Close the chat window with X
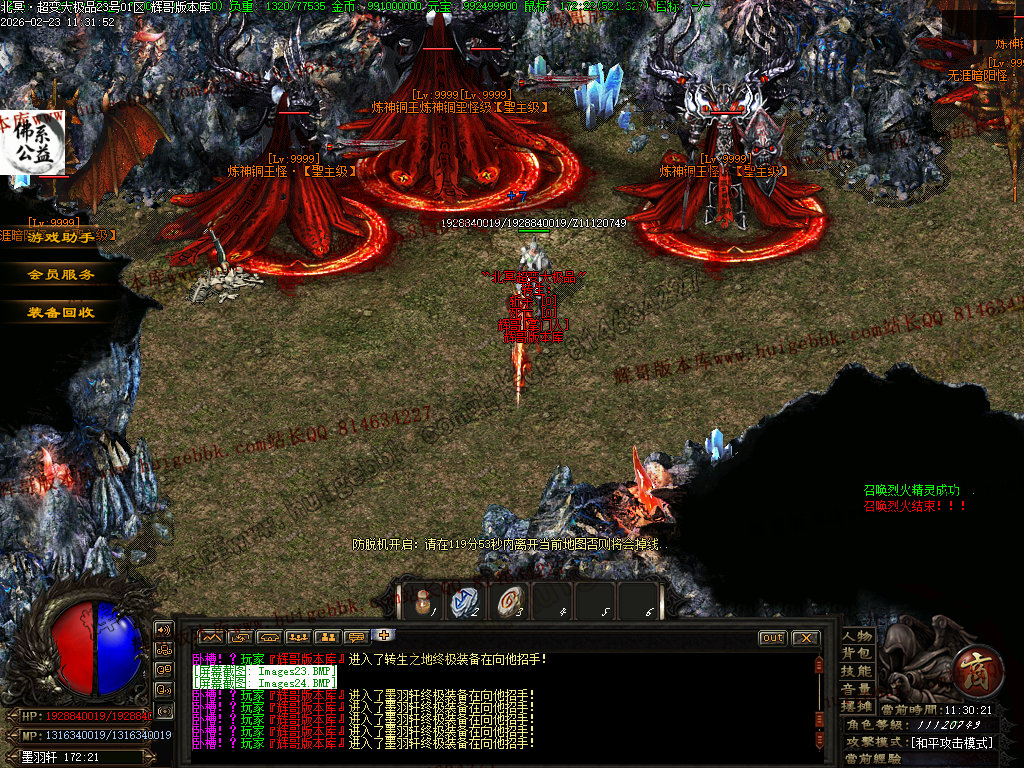Screen dimensions: 1024x768 pos(805,638)
